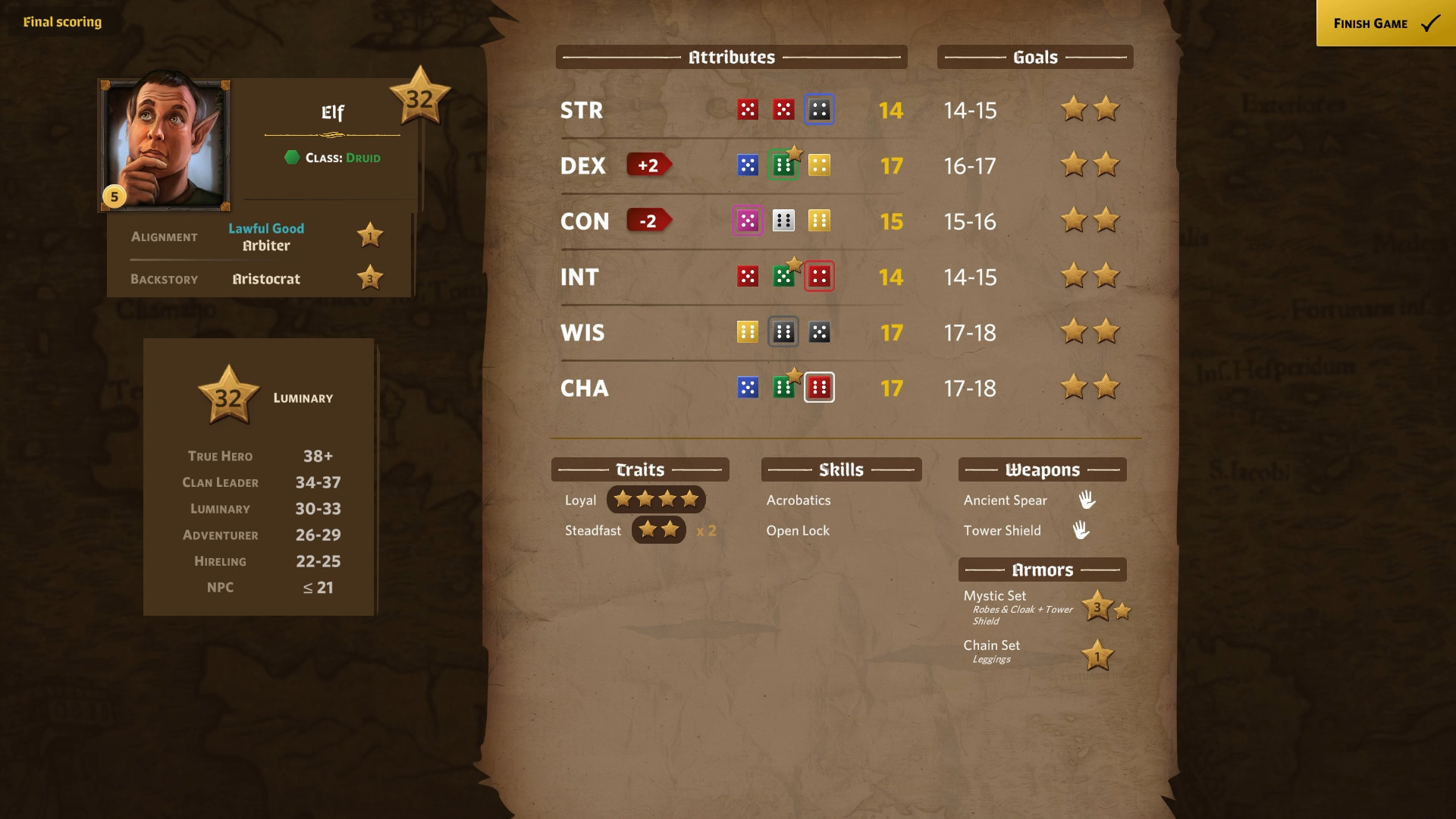The image size is (1456, 819).
Task: Click the red INT die with star
Action: pos(820,276)
